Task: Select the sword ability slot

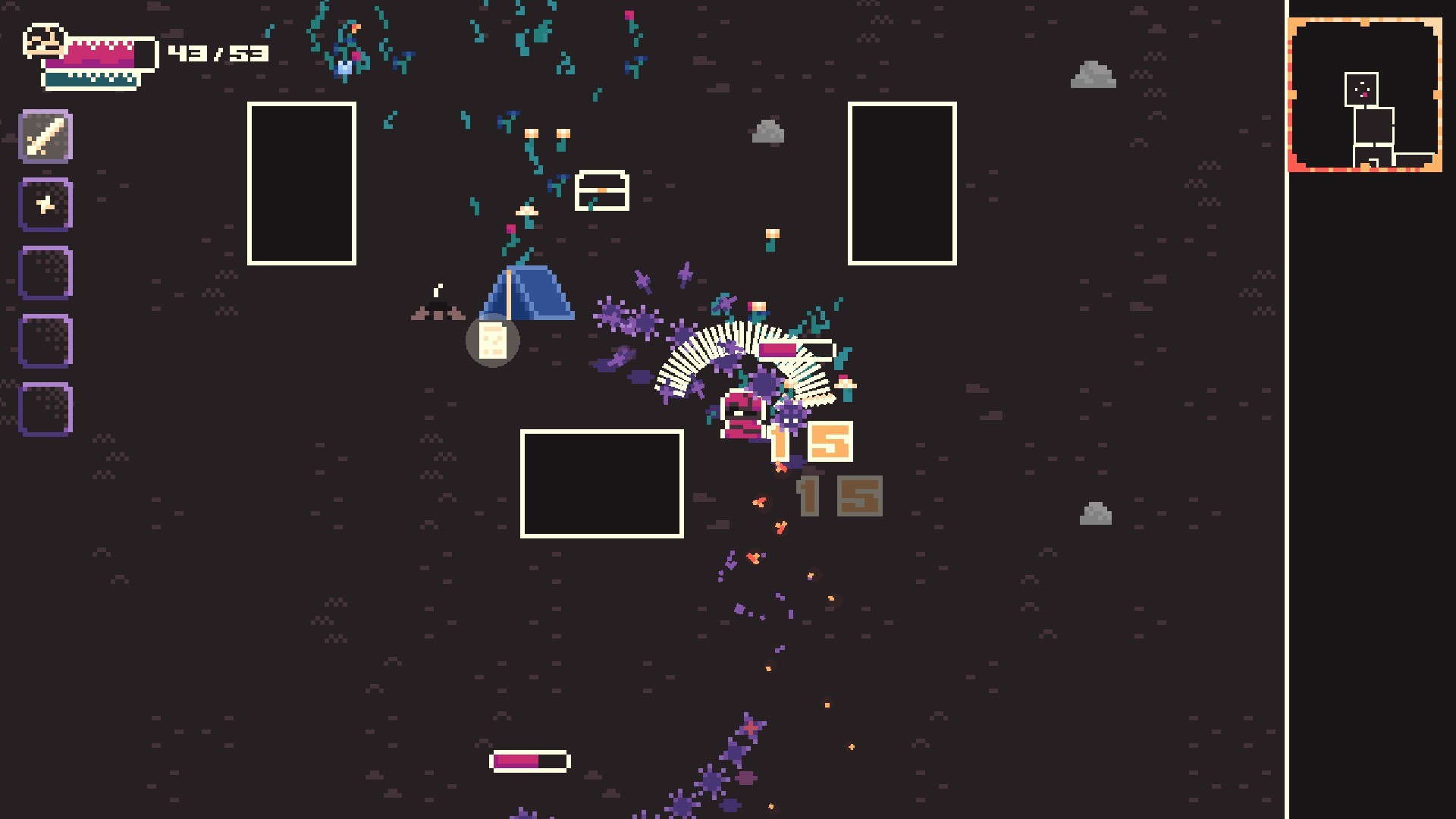Action: [45, 136]
